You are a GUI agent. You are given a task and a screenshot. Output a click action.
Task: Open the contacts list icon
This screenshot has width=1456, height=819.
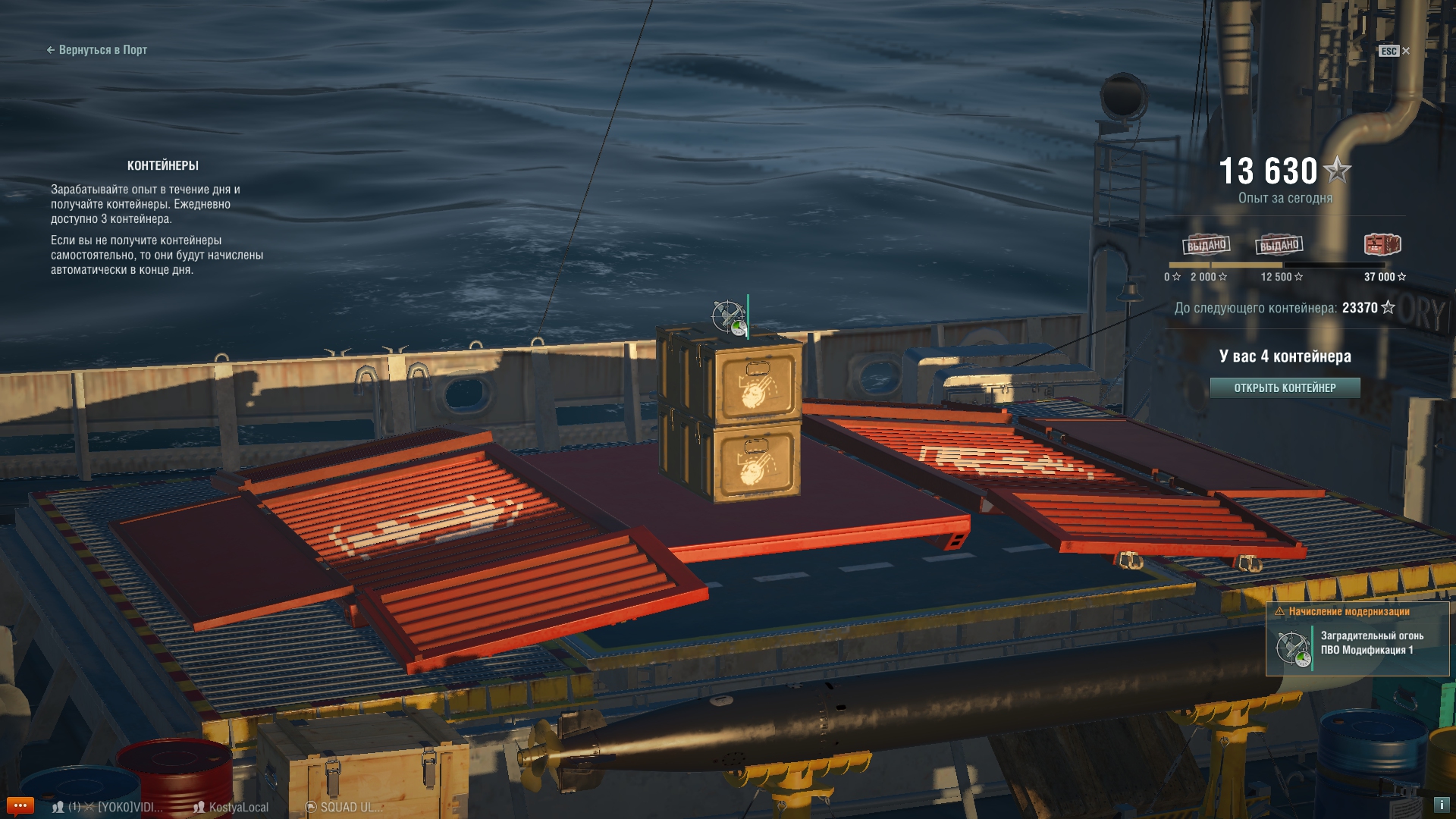point(58,808)
